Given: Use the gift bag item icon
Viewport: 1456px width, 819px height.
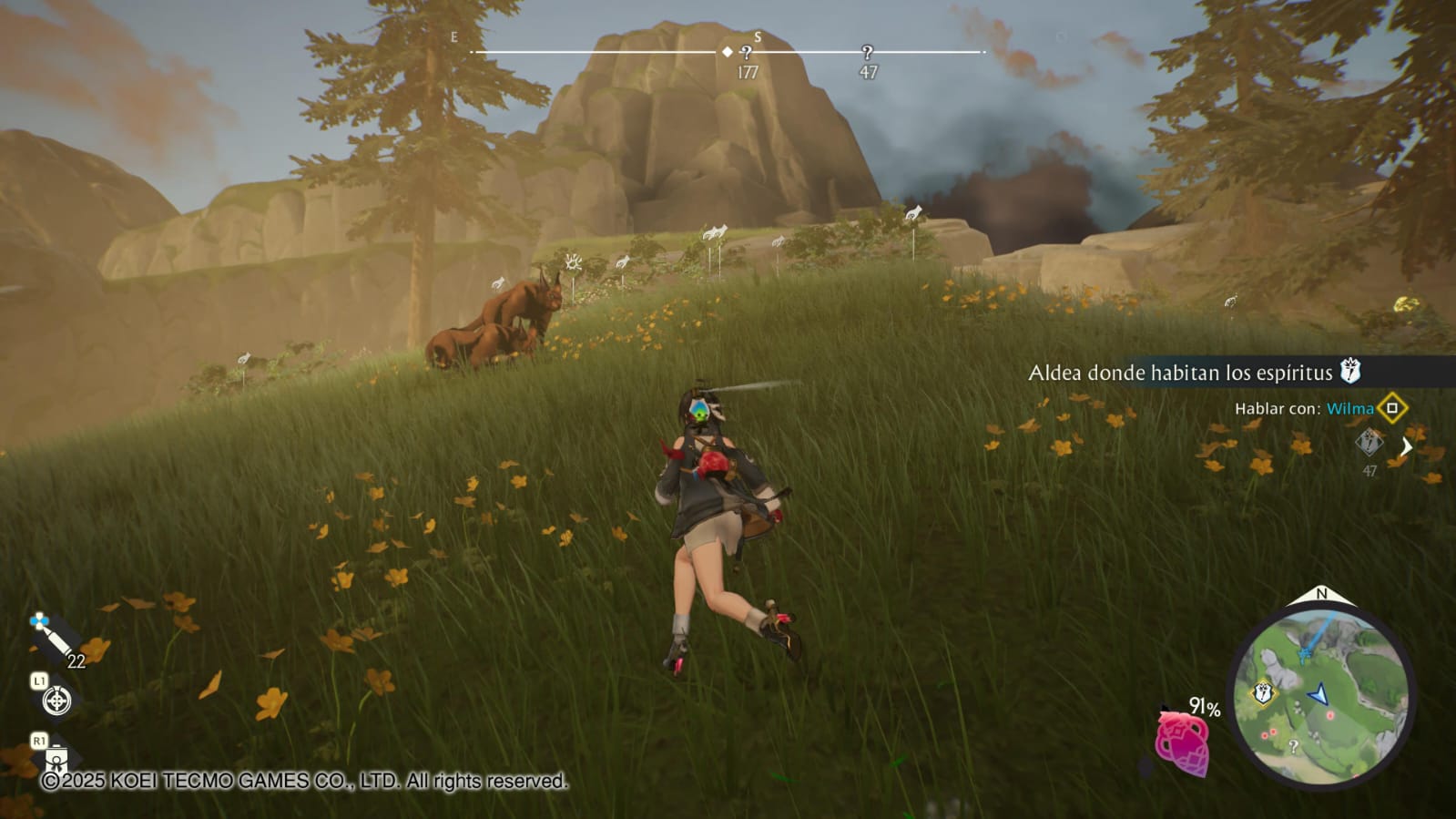Looking at the screenshot, I should (56, 755).
